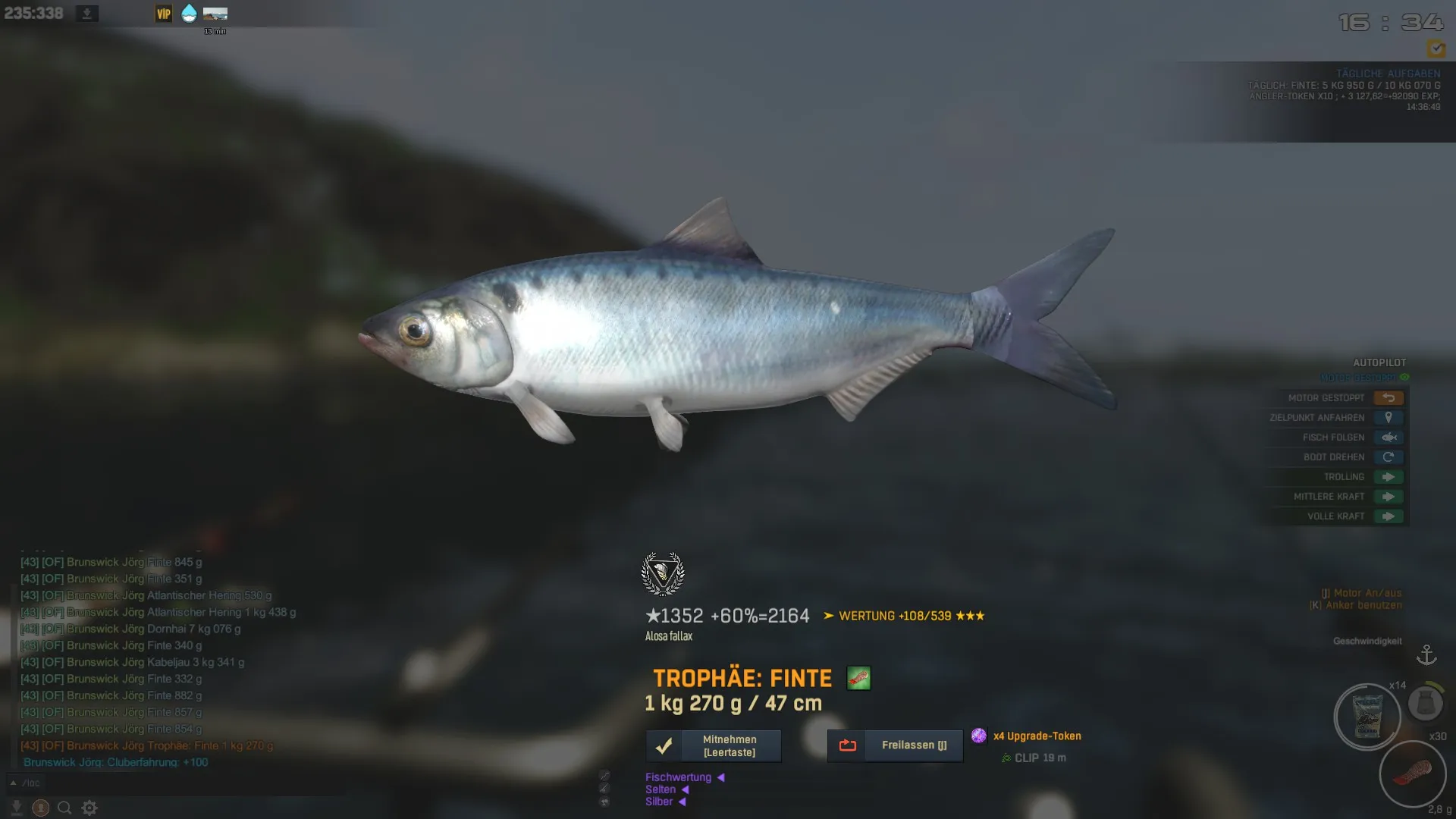This screenshot has width=1456, height=819.
Task: Start Trolling autopilot mode
Action: click(1388, 477)
